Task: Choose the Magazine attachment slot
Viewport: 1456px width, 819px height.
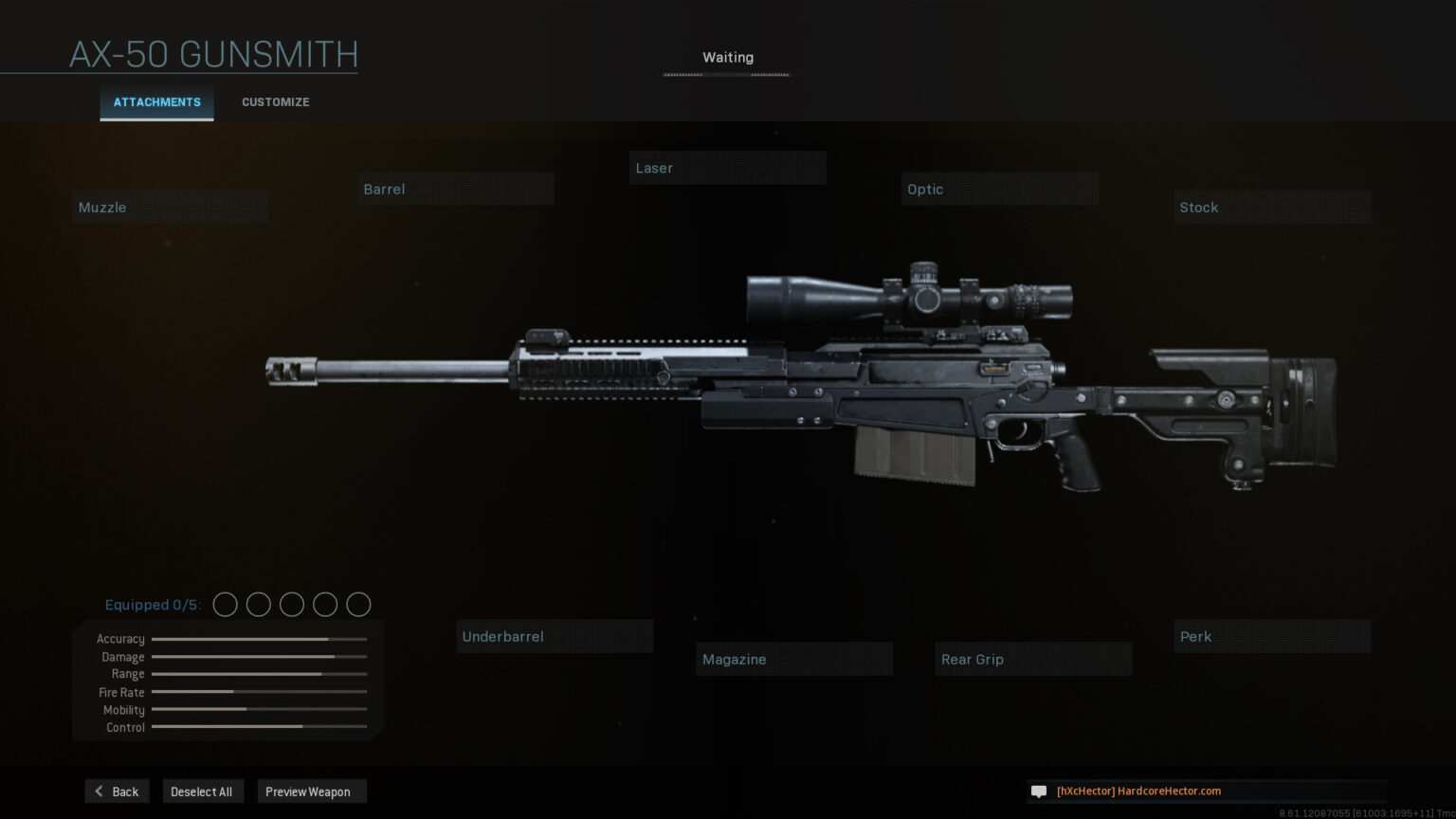Action: [x=794, y=660]
